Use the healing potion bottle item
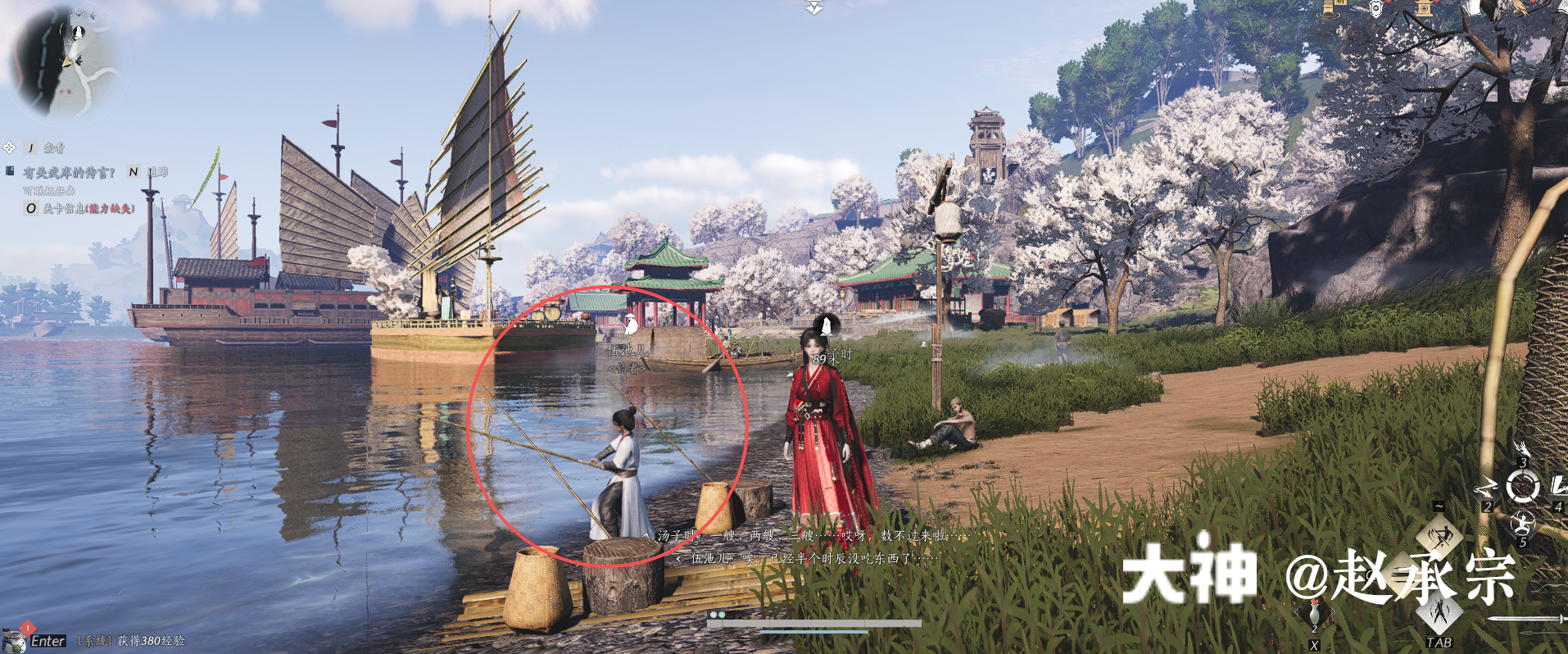Viewport: 1568px width, 654px height. point(1314,613)
